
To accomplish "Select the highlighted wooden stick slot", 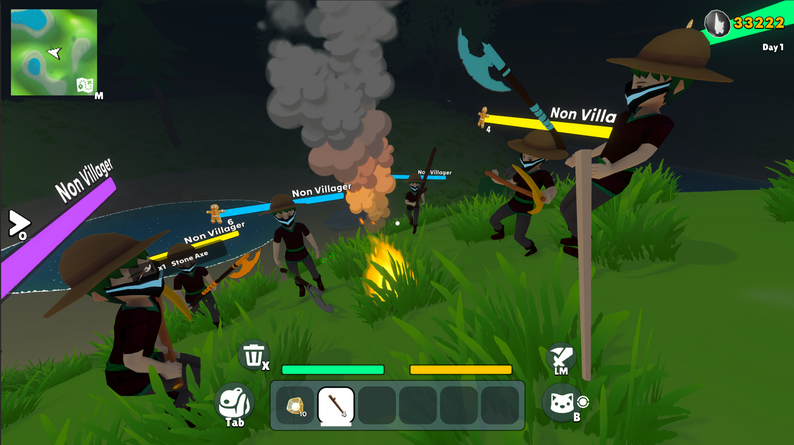I will [x=336, y=405].
